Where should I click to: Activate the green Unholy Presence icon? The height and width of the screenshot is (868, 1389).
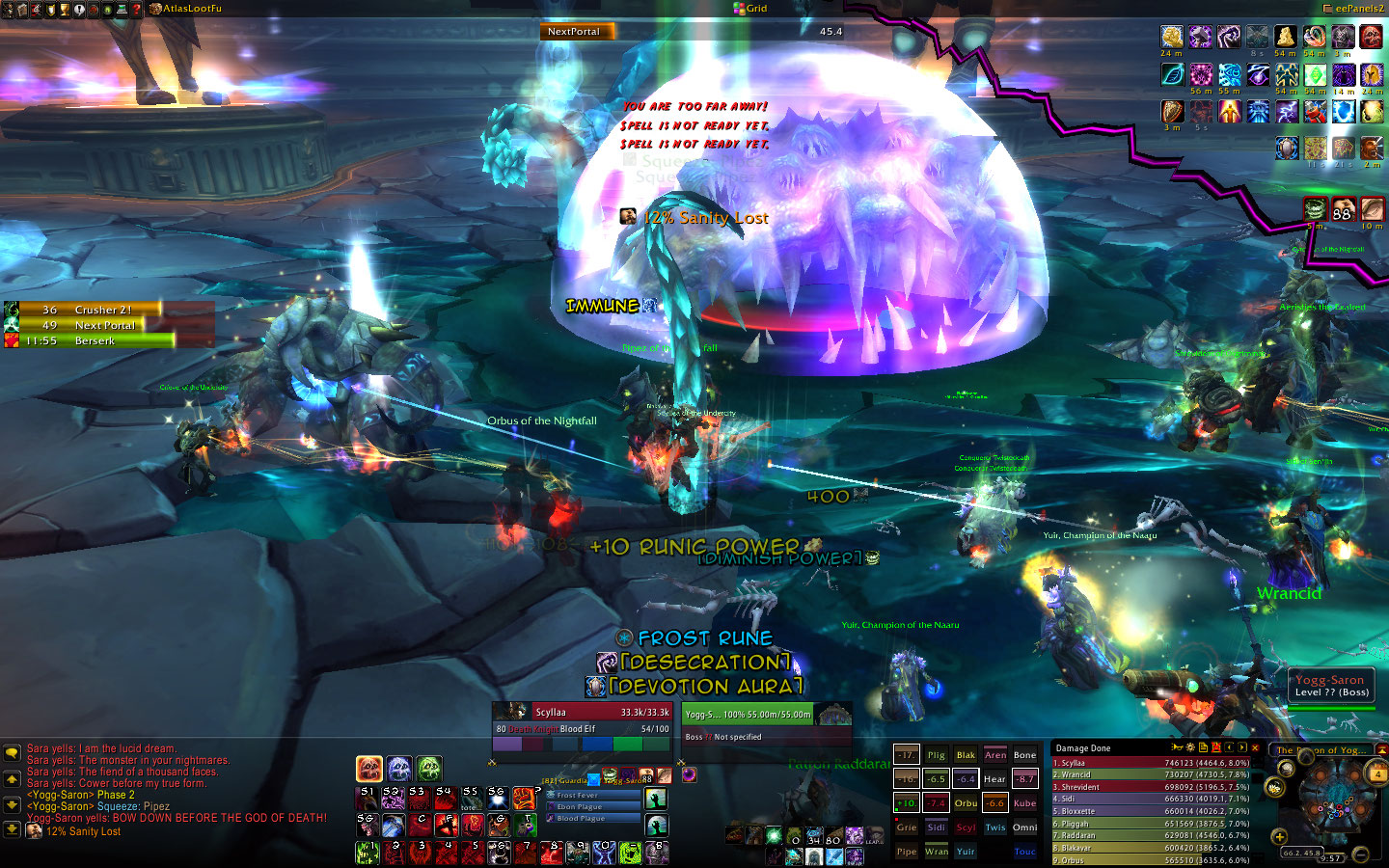(429, 769)
